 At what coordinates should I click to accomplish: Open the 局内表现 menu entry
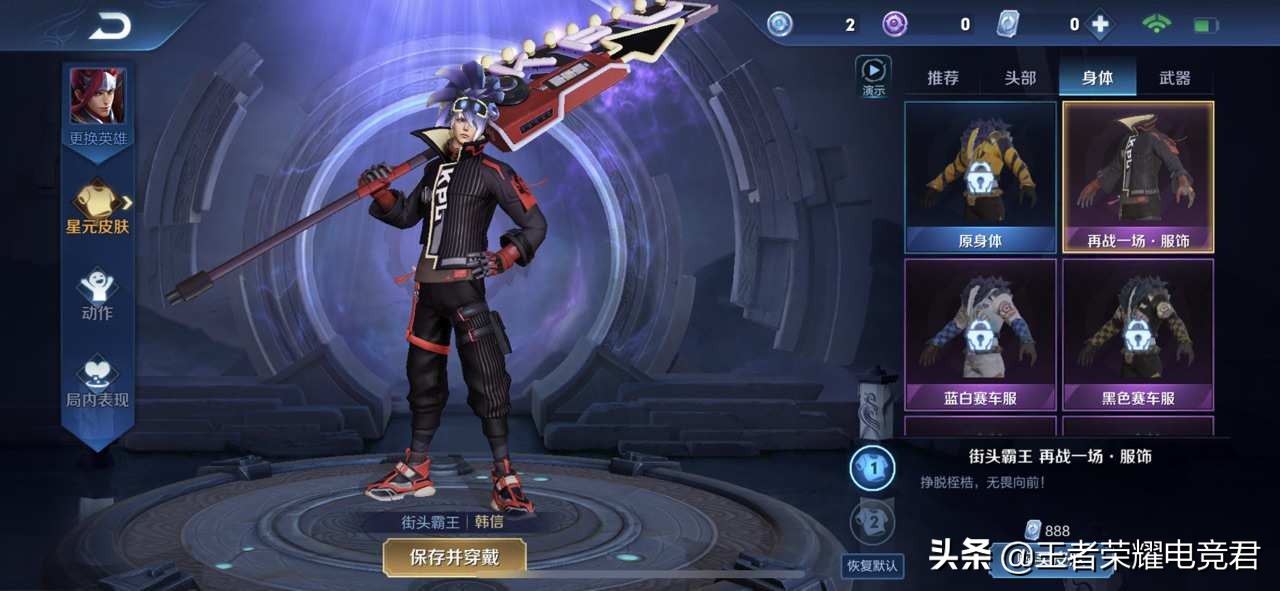pos(97,381)
